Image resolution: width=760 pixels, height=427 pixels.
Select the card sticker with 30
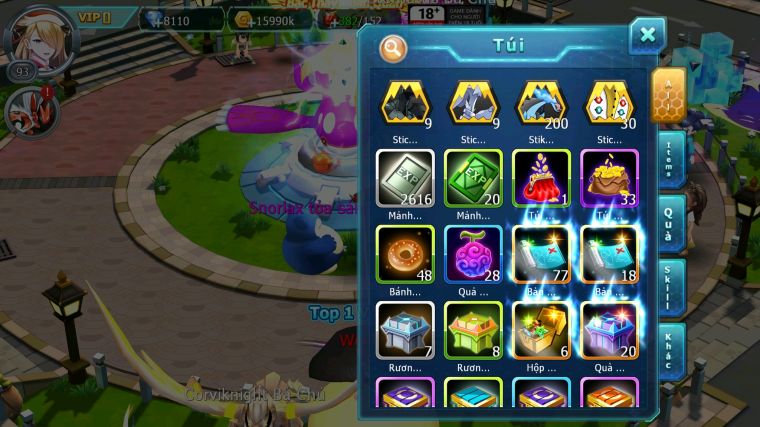tap(609, 104)
